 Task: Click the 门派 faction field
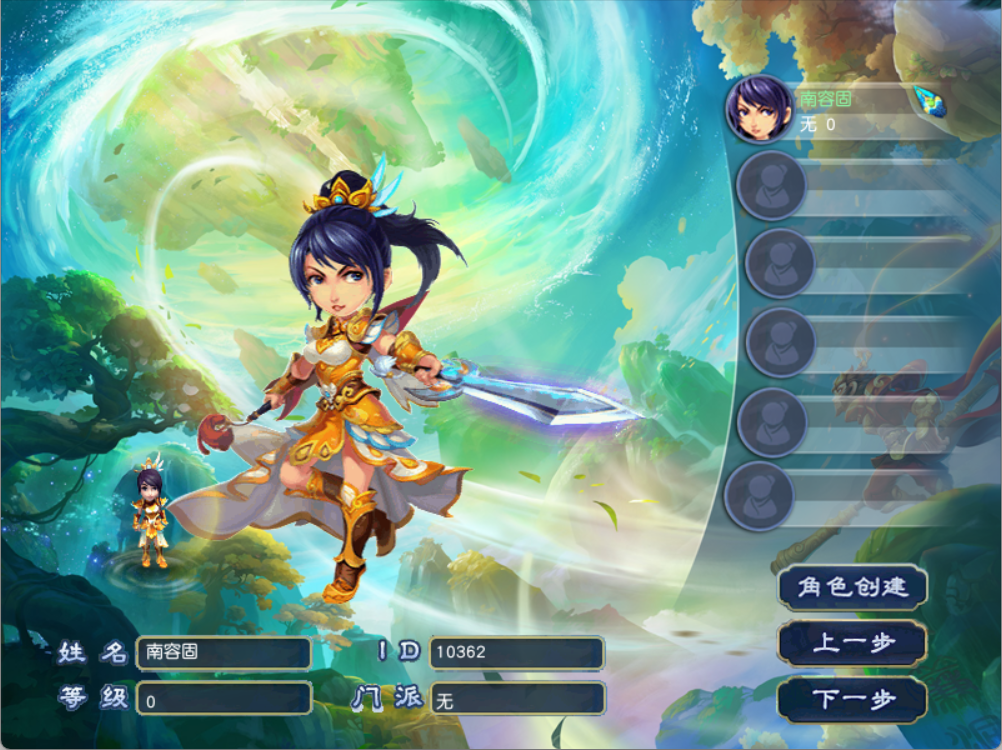pos(517,699)
